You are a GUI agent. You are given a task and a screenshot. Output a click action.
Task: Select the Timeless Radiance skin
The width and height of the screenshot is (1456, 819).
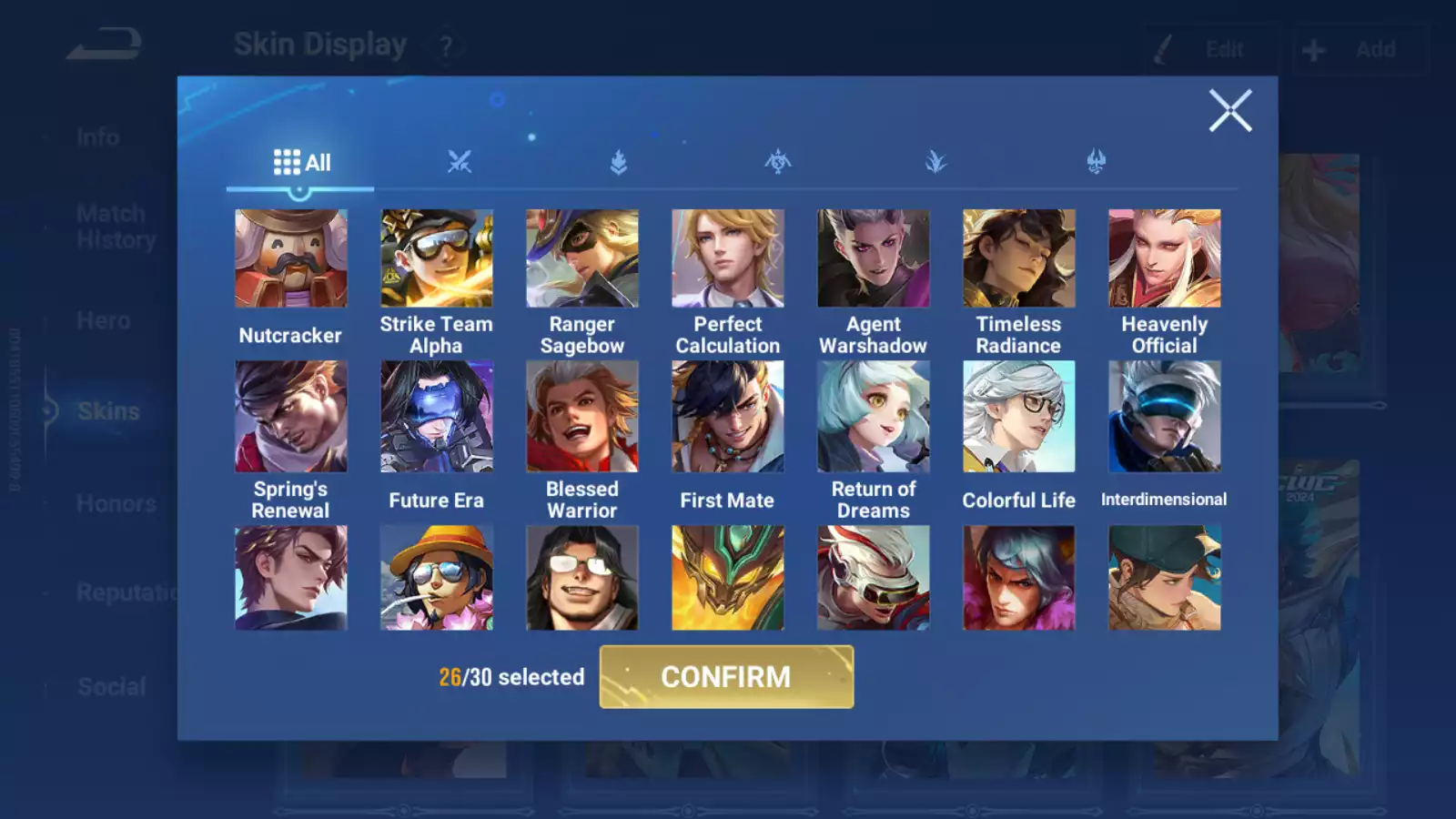pos(1019,258)
